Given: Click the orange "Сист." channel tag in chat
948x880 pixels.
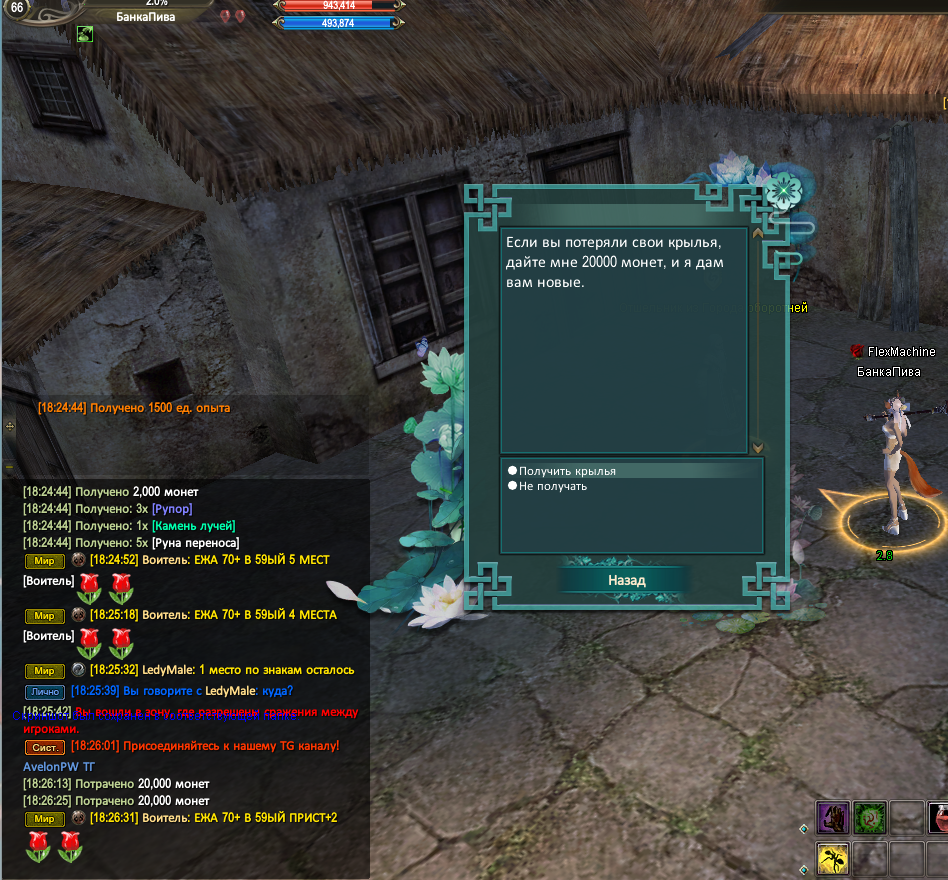Looking at the screenshot, I should pos(44,747).
